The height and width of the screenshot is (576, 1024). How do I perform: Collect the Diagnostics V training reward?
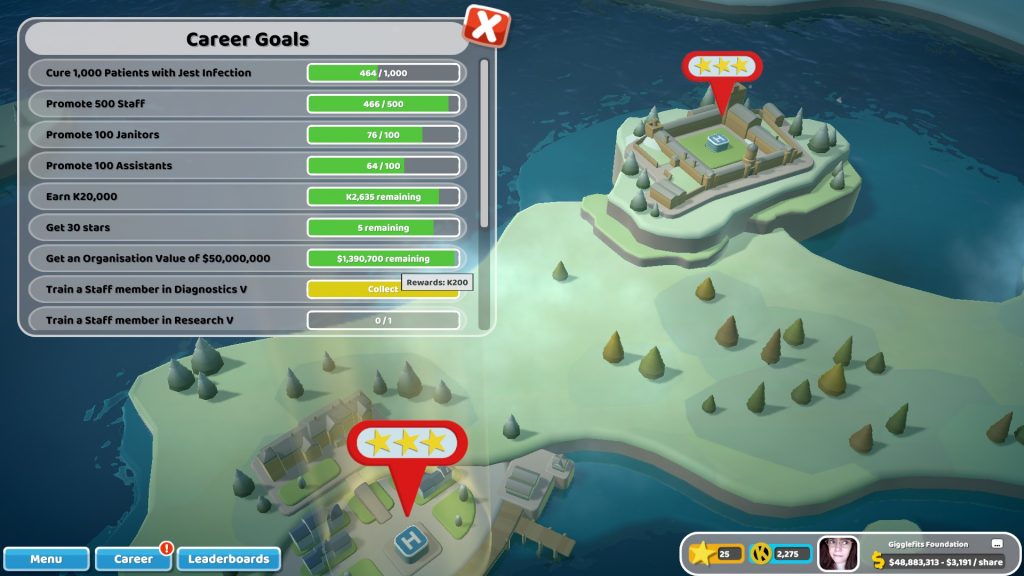(x=383, y=289)
